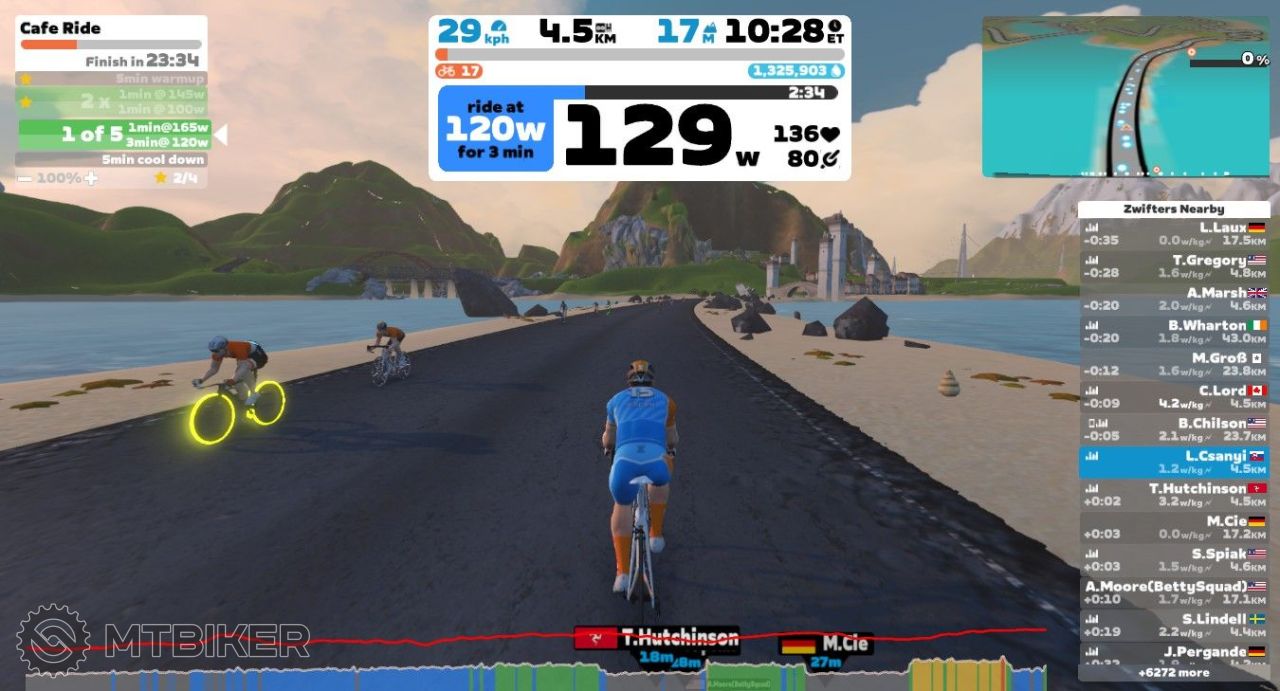Choose C.Lord in the nearby list
The width and height of the screenshot is (1280, 691).
tap(1174, 396)
